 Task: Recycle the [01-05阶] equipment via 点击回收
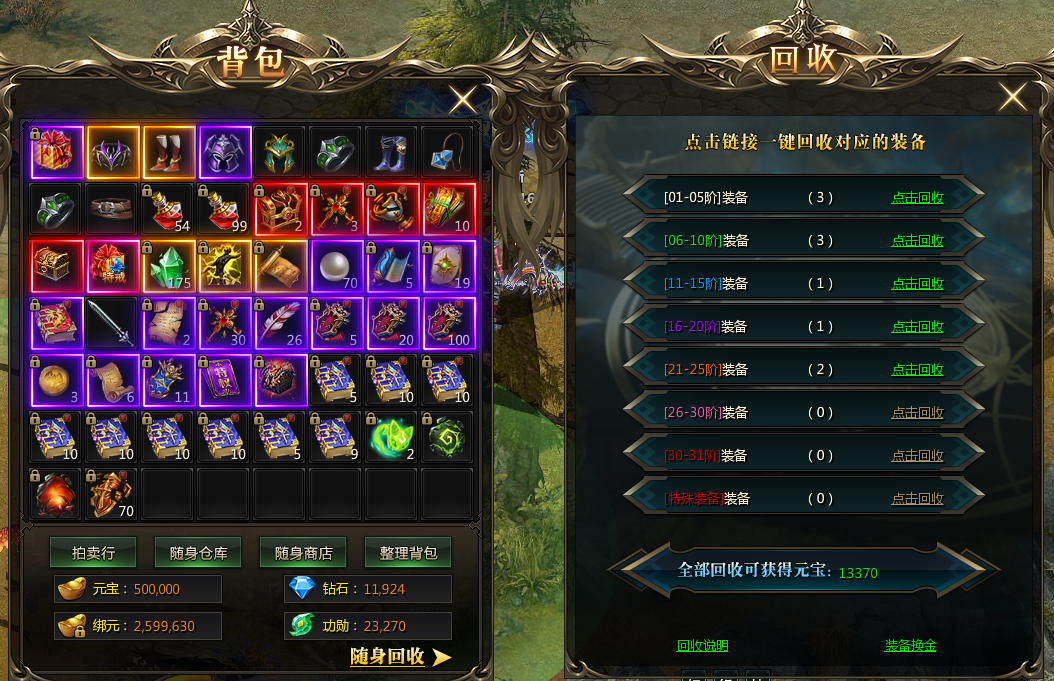pos(917,198)
